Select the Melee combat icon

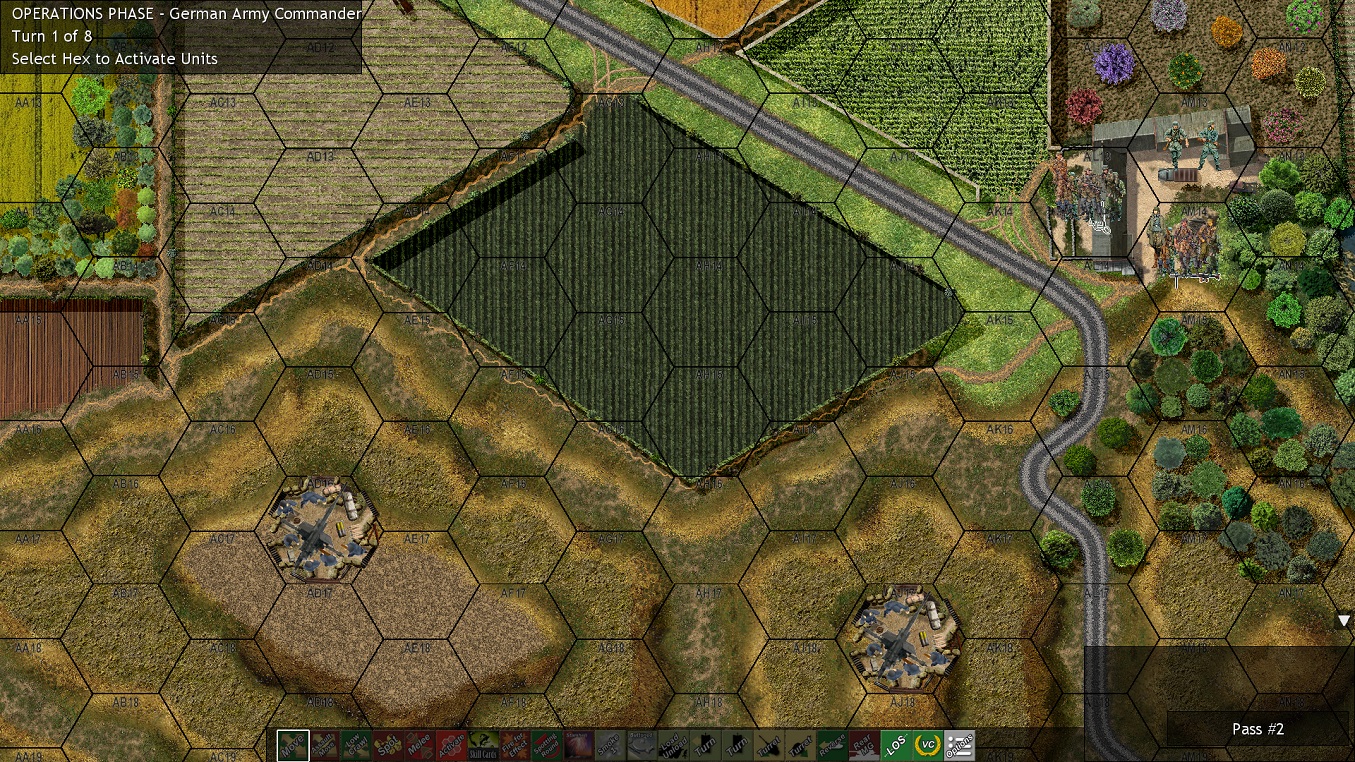[x=420, y=745]
